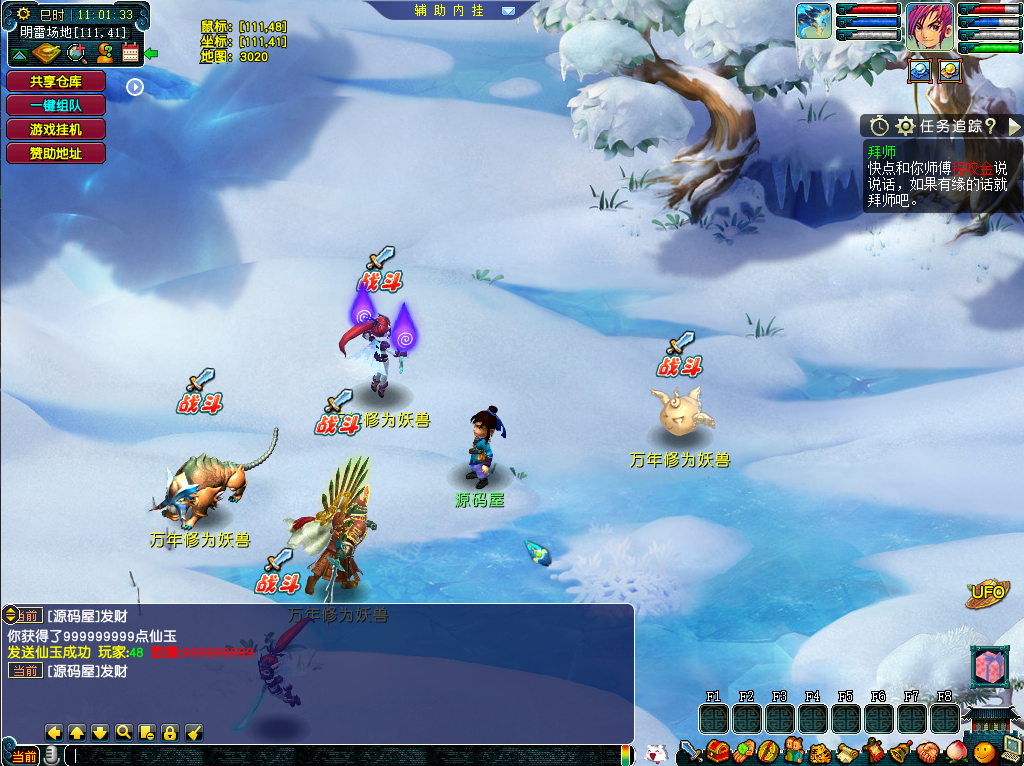This screenshot has height=766, width=1024.
Task: Open the 赞助地址 sponsor address button
Action: point(55,153)
